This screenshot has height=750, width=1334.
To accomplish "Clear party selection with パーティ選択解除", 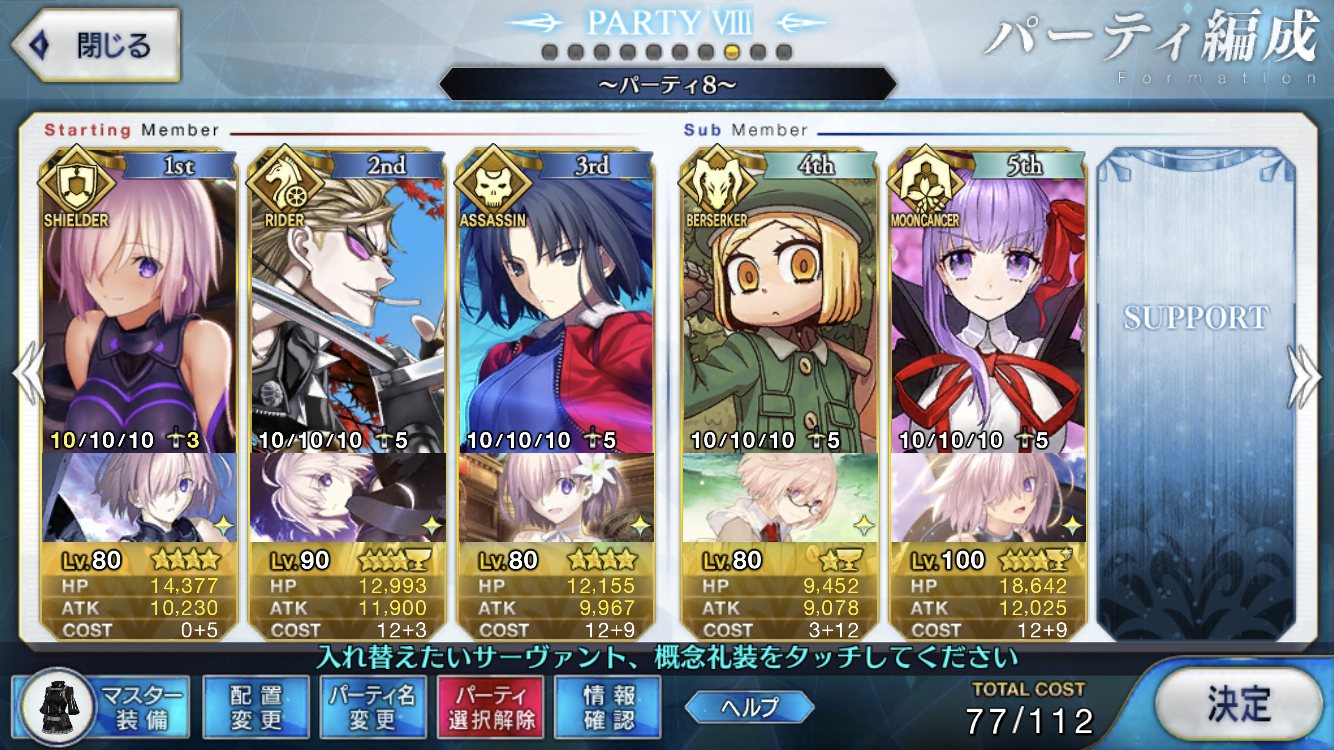I will (490, 707).
